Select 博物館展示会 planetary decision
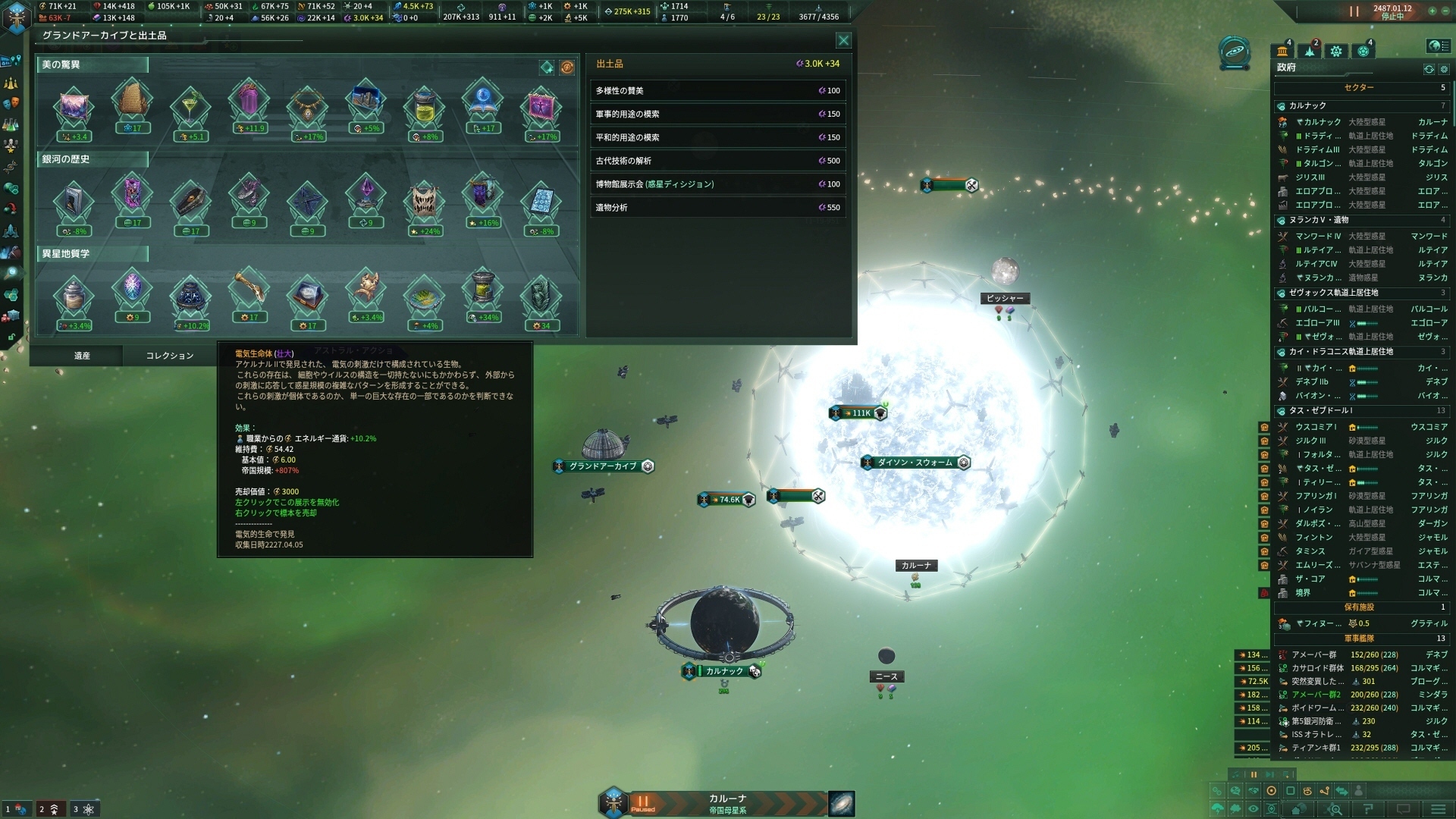Screen dimensions: 1456x819 click(717, 184)
